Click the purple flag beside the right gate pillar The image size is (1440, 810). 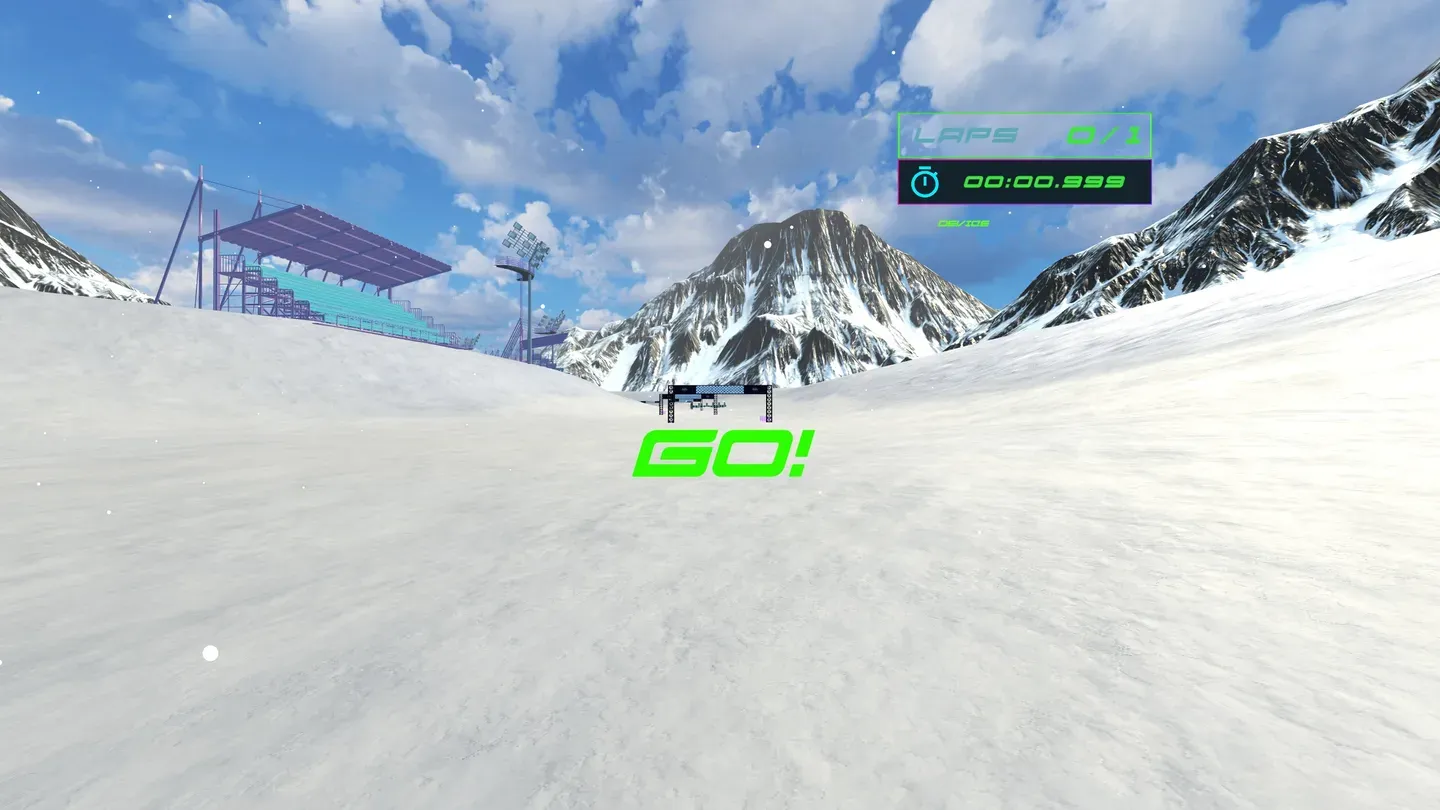763,418
